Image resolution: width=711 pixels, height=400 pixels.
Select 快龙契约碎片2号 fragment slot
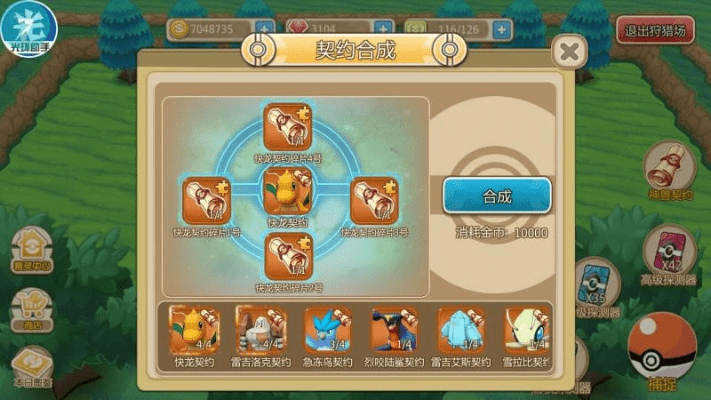[x=288, y=257]
